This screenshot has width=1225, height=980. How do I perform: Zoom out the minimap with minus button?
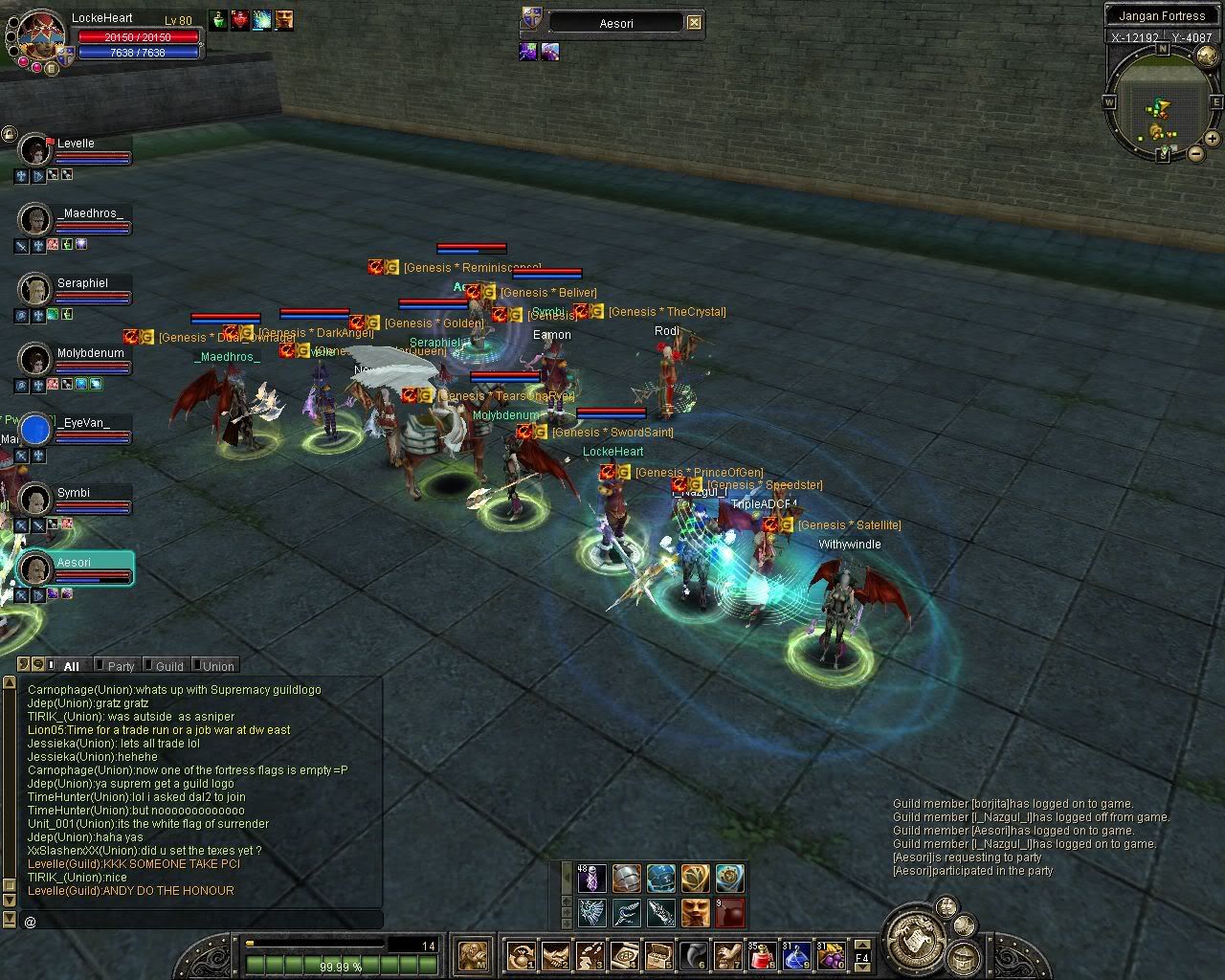point(1195,153)
